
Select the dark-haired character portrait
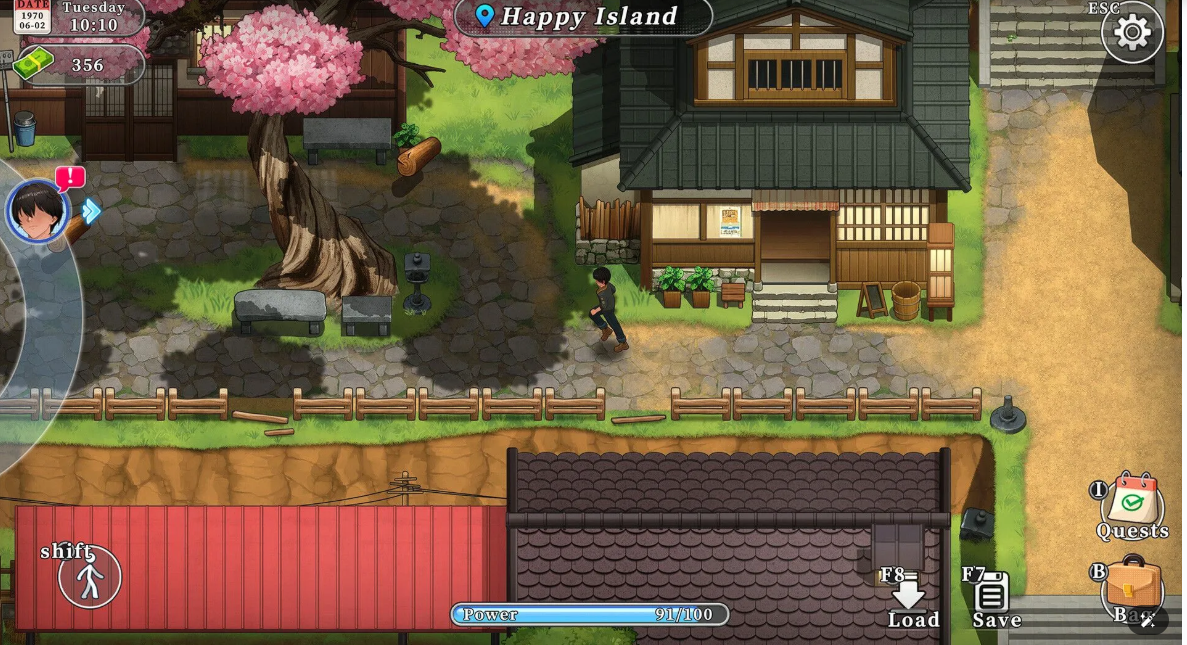click(x=38, y=211)
